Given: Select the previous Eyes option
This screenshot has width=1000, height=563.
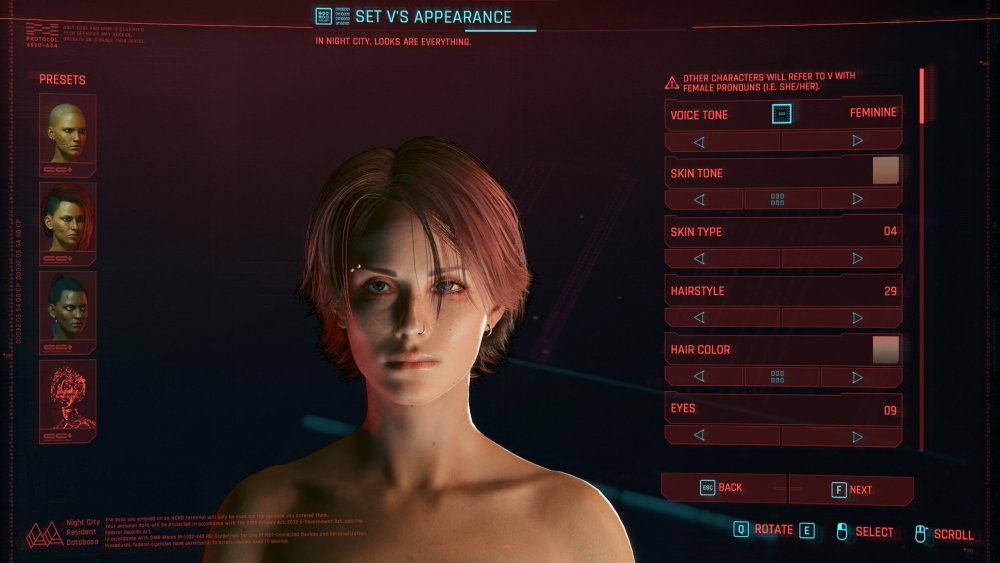Looking at the screenshot, I should 698,436.
